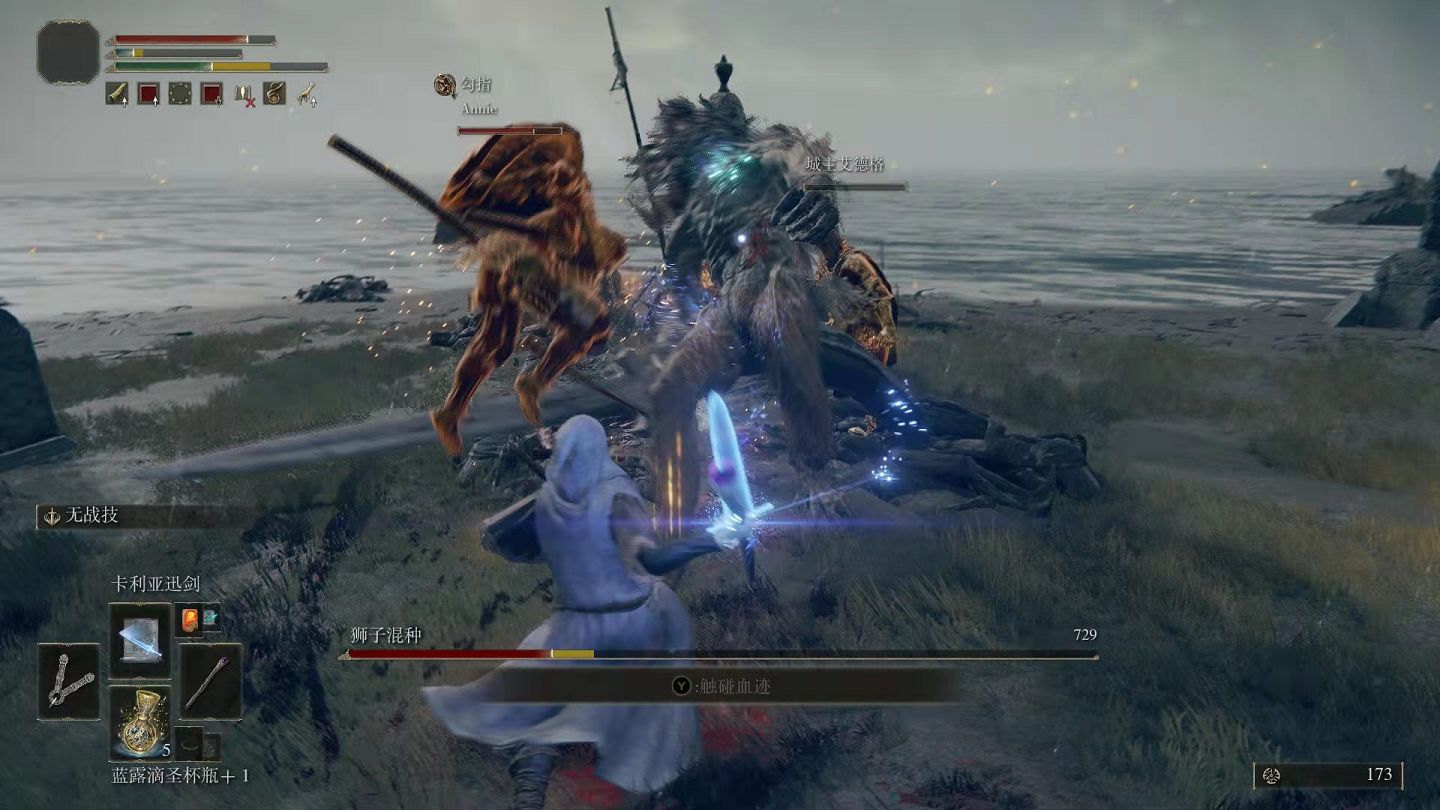The height and width of the screenshot is (810, 1440).
Task: Click the red square debuff with down arrow
Action: point(211,94)
